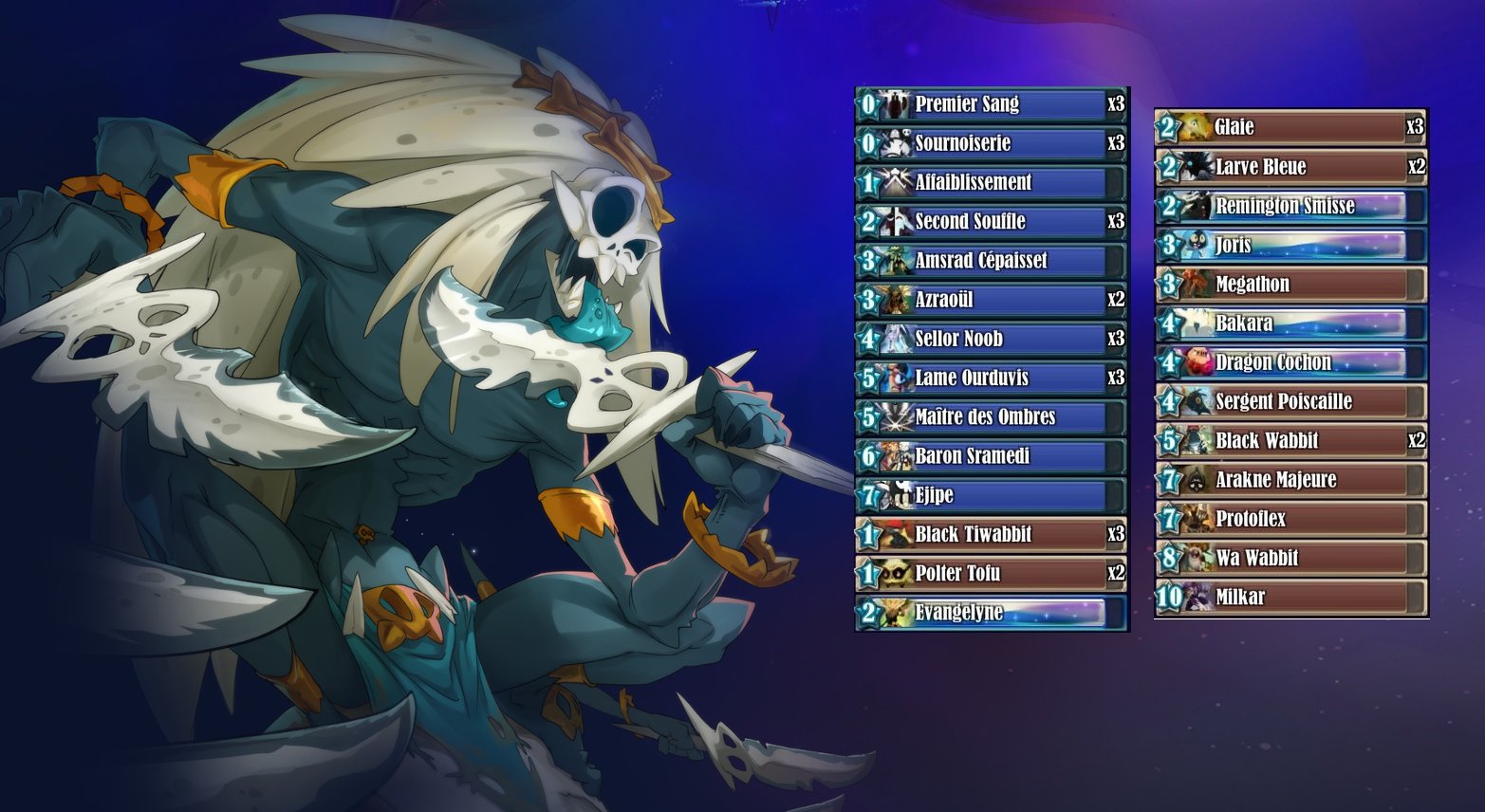1485x812 pixels.
Task: Select the Premier Sang card row
Action: (992, 104)
